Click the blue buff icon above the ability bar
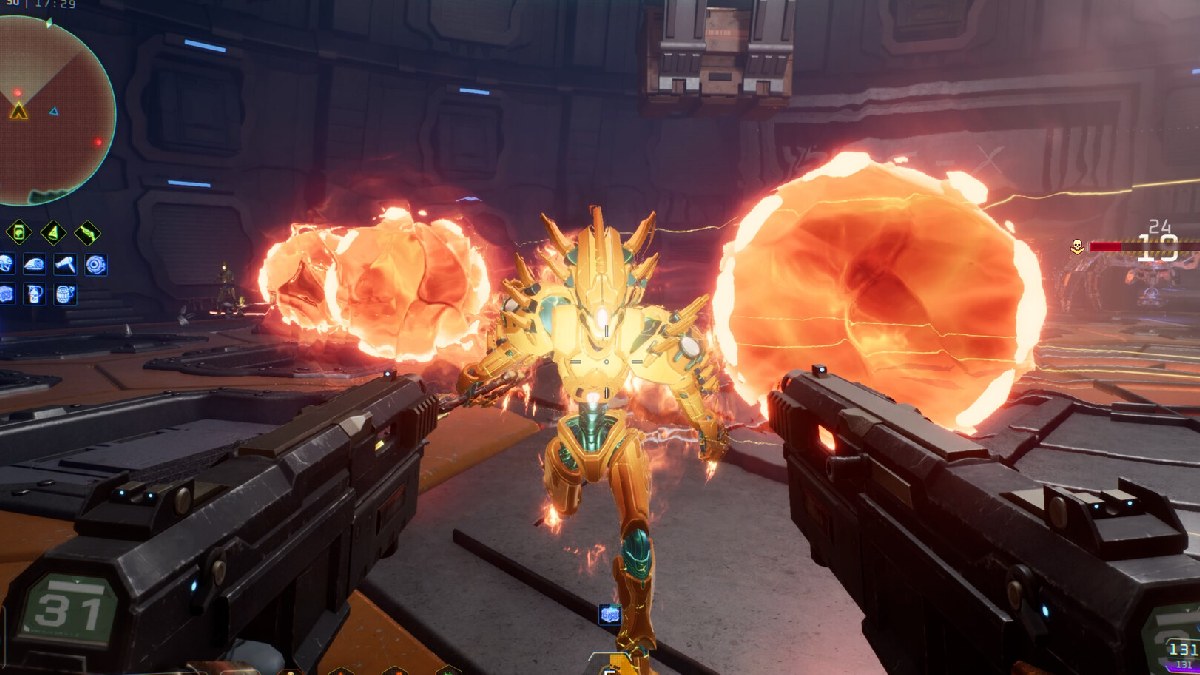The image size is (1200, 675). (610, 615)
